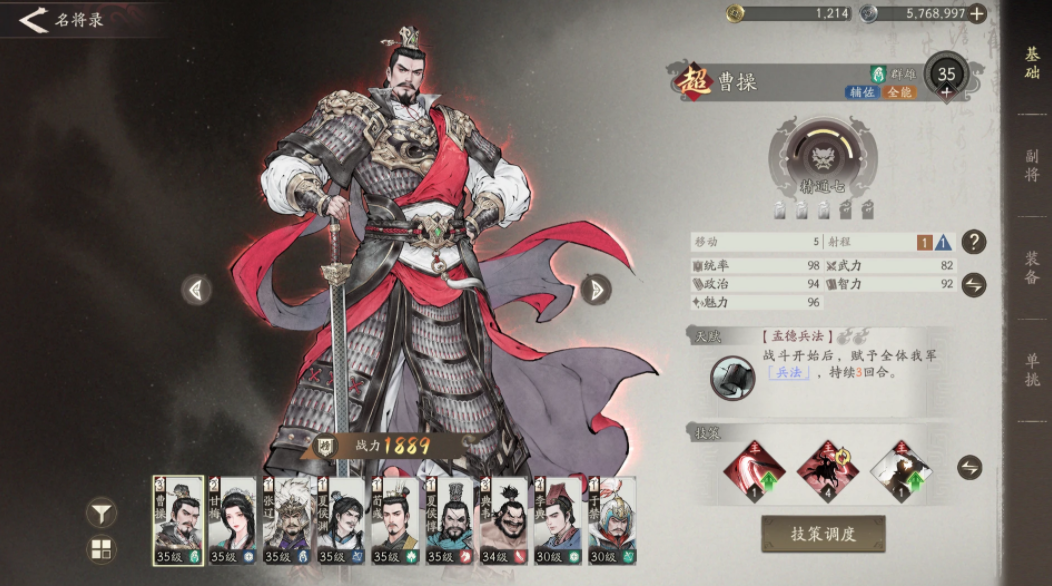Show the previous general with the left arrow

[x=196, y=289]
